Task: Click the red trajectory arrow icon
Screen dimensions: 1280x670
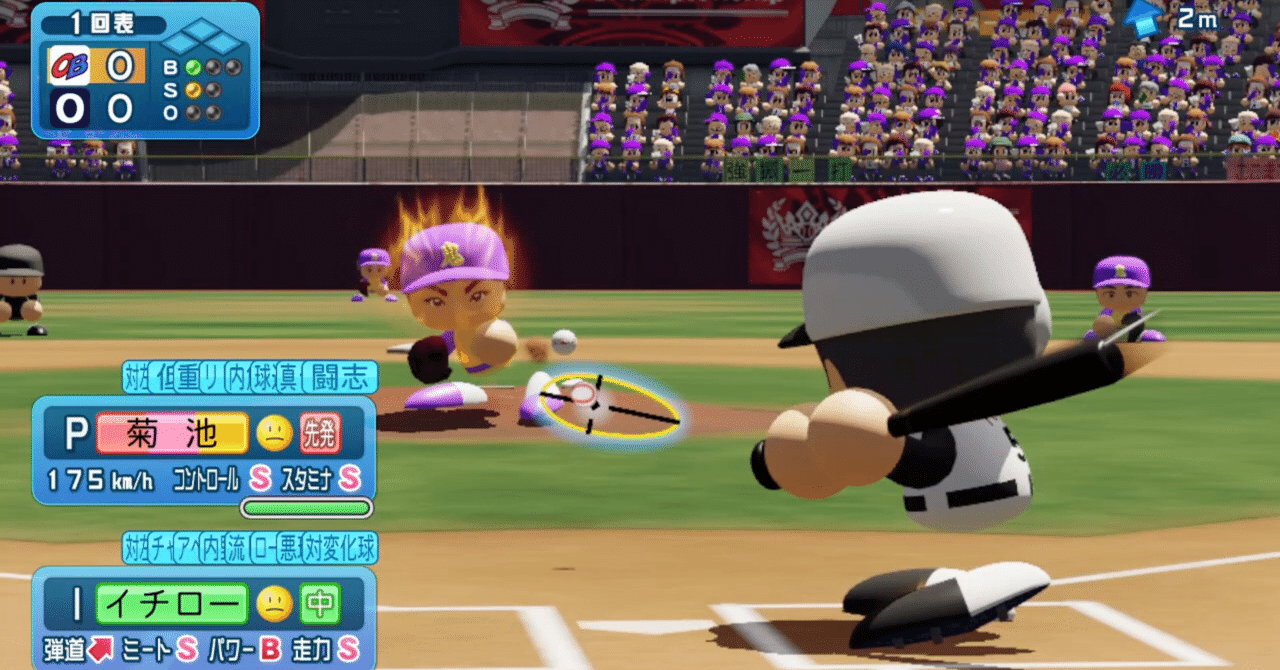Action: (101, 649)
